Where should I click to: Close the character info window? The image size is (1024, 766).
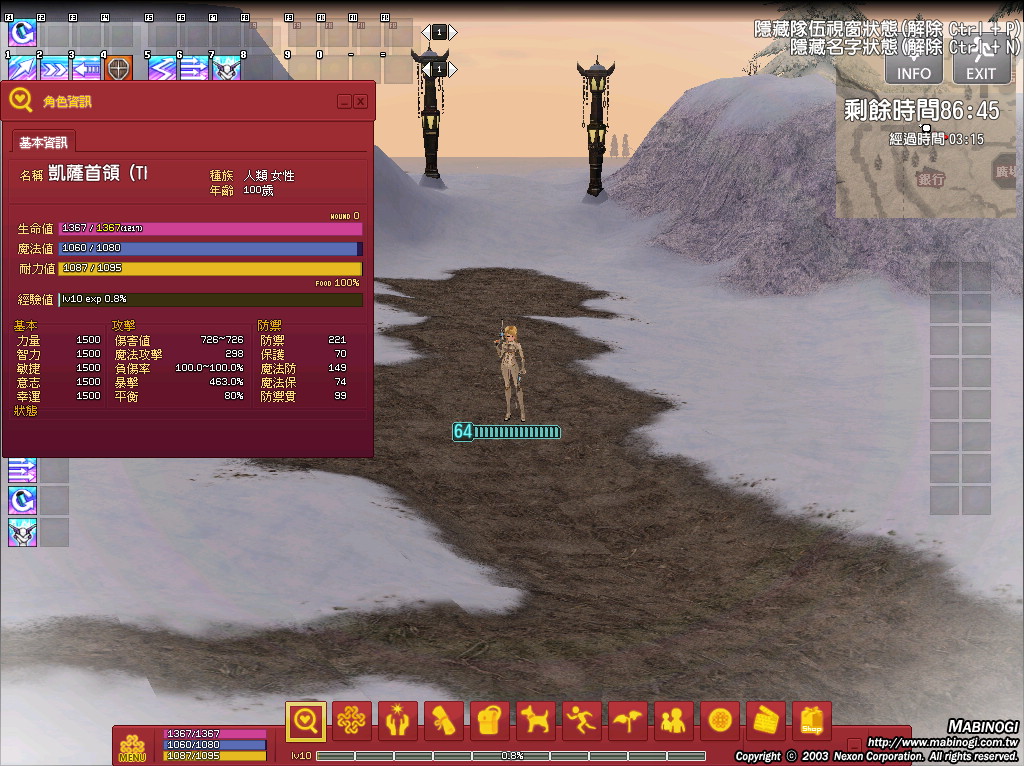(x=360, y=101)
